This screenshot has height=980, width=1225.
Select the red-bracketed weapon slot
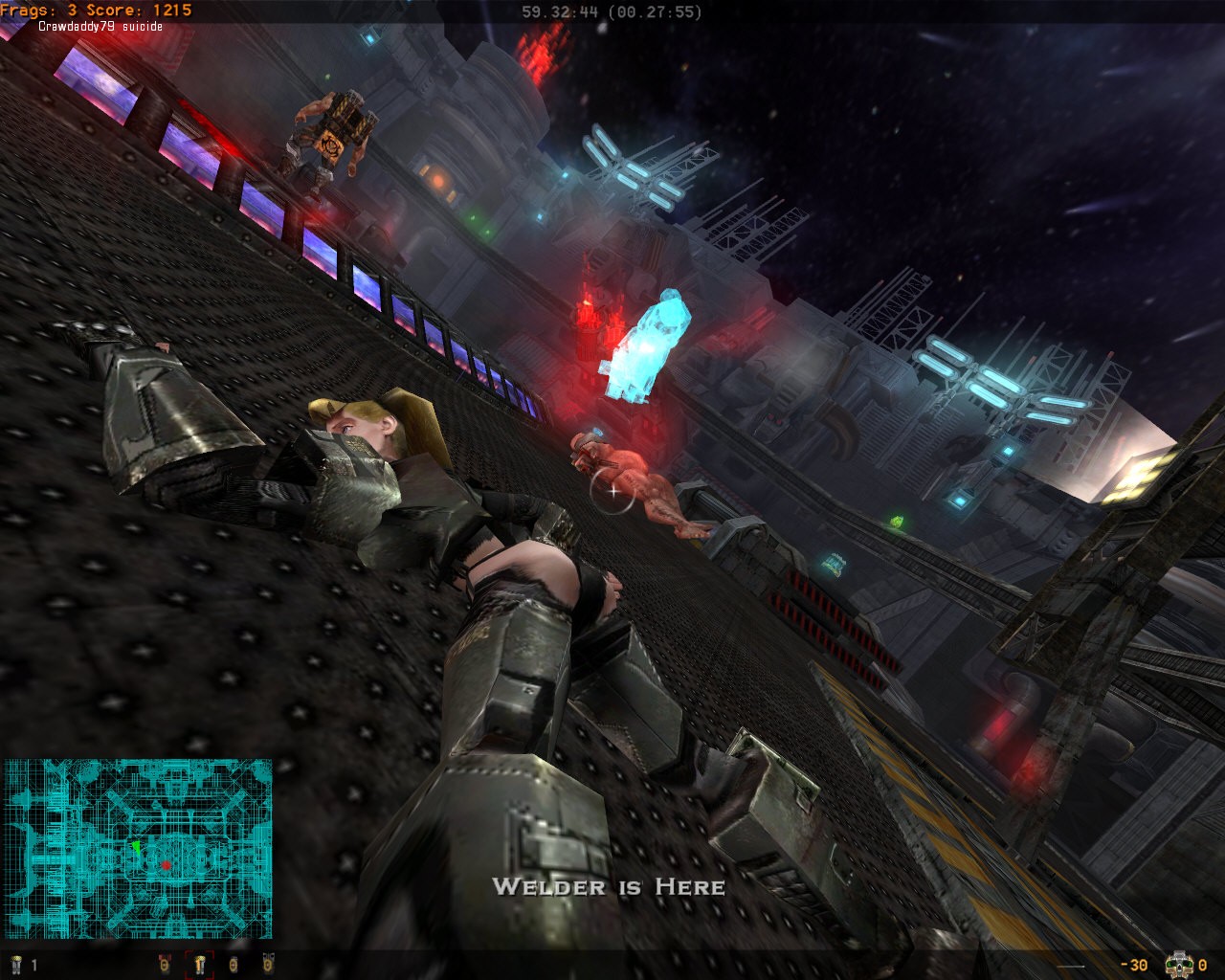[201, 965]
